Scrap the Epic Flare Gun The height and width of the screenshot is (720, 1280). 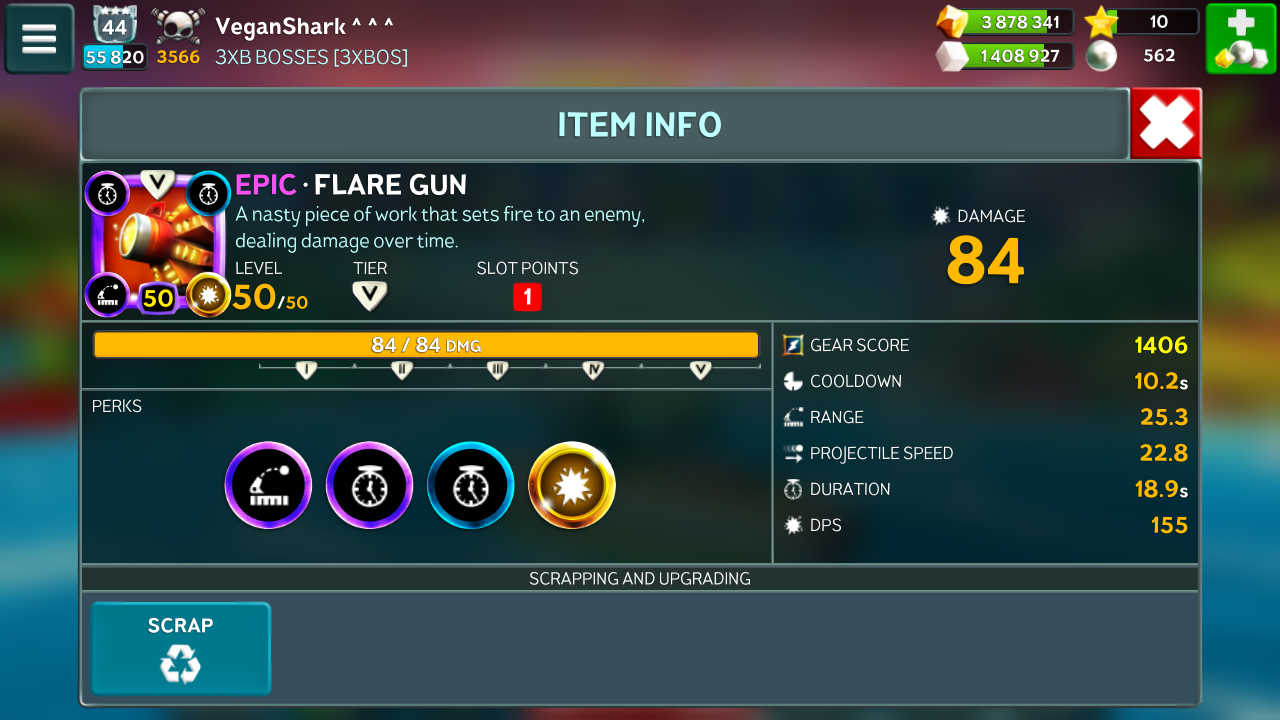tap(181, 648)
